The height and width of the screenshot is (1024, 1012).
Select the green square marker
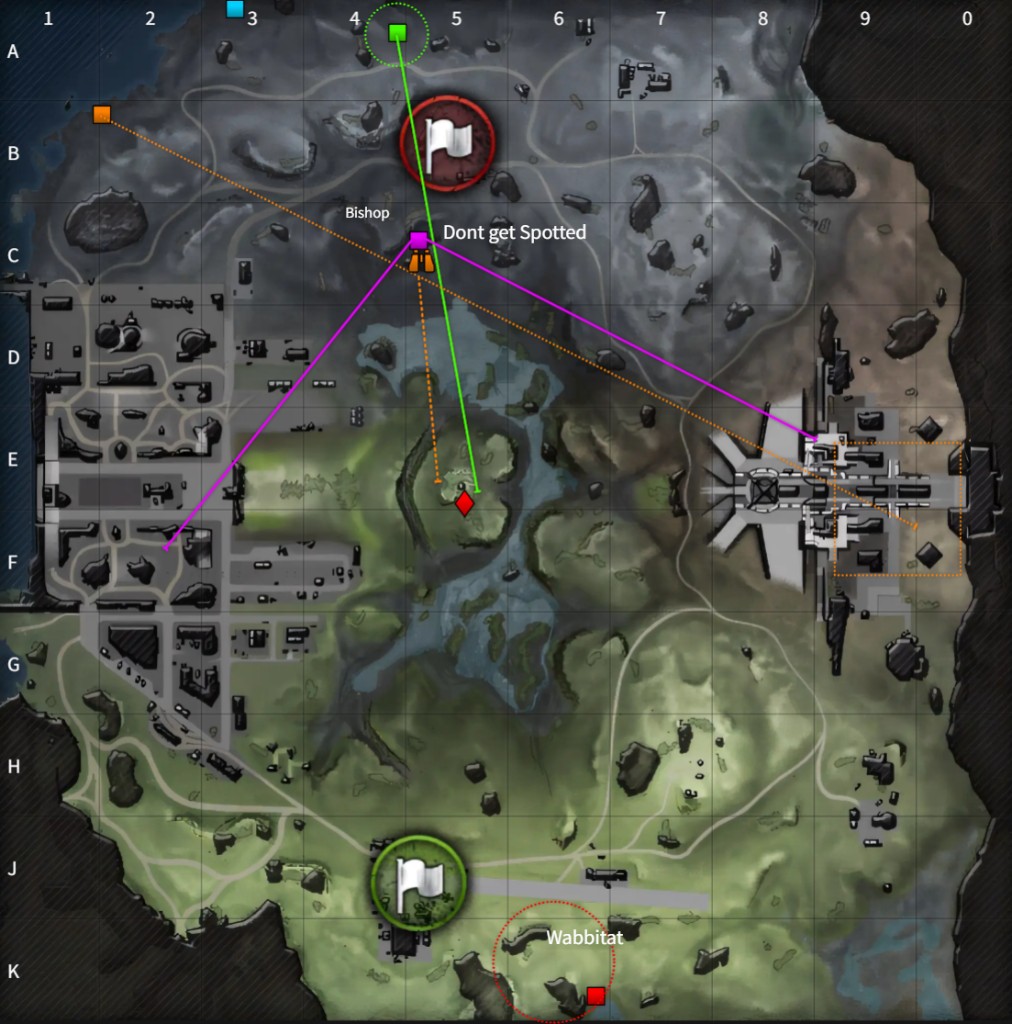[x=397, y=33]
